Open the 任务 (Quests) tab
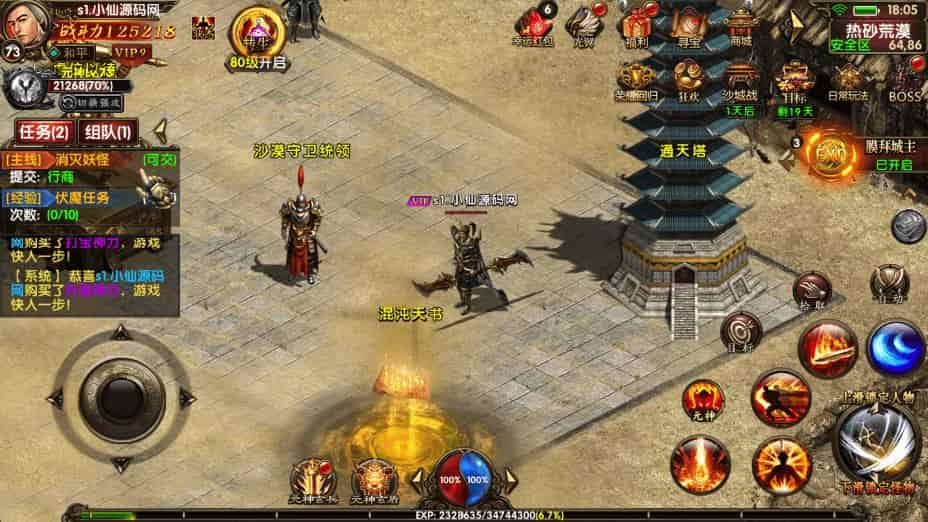 coord(43,132)
